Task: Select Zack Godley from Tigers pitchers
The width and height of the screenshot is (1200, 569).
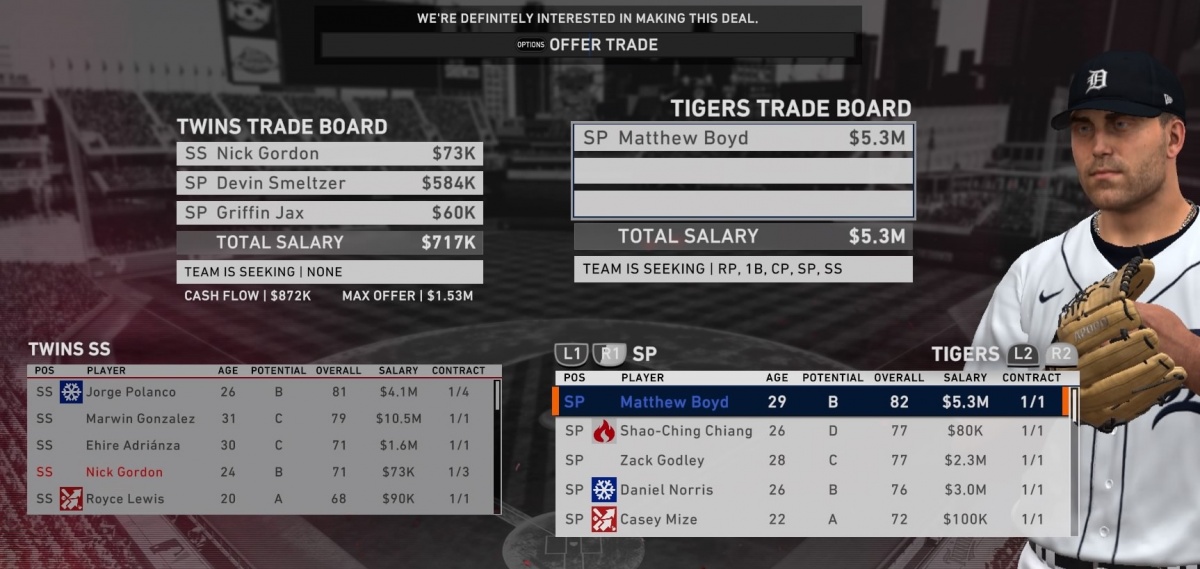Action: coord(814,460)
